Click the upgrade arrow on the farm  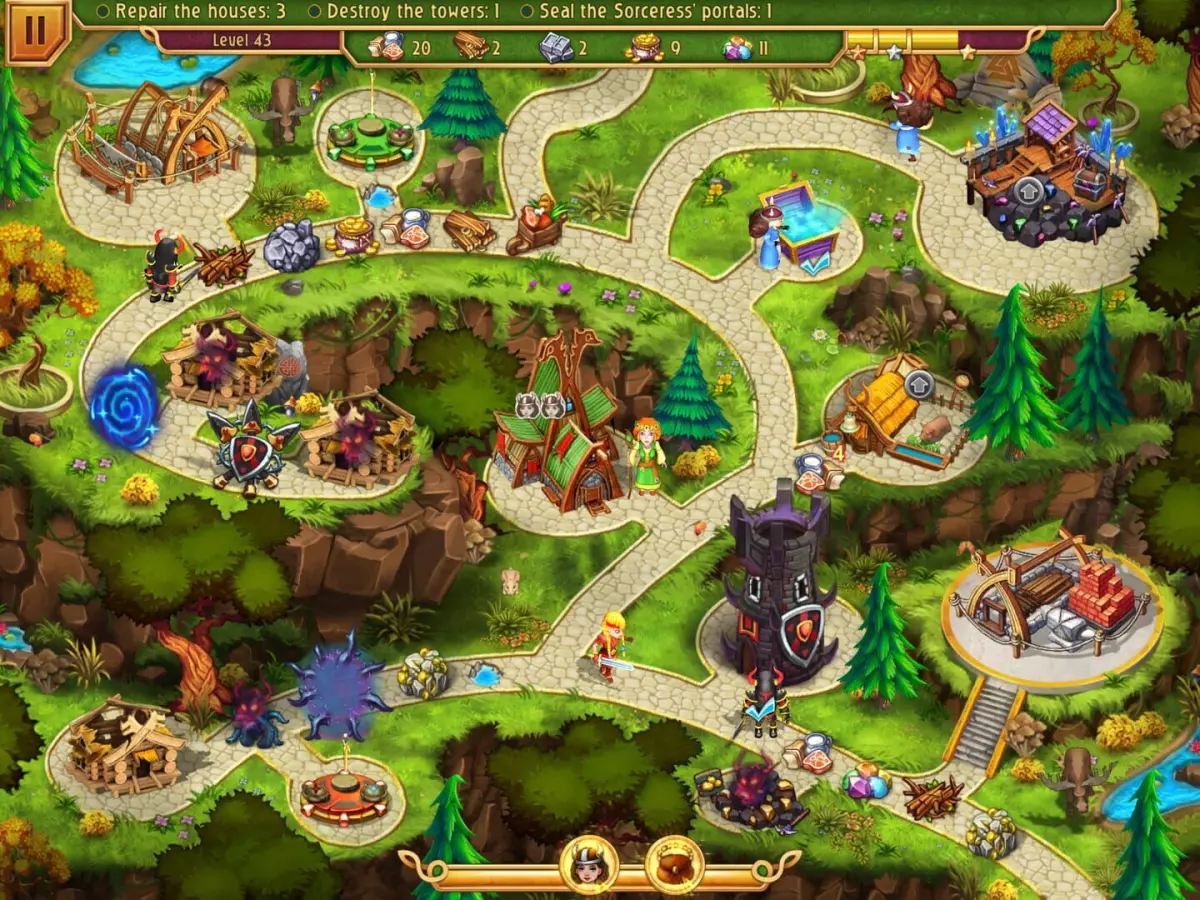click(x=918, y=384)
